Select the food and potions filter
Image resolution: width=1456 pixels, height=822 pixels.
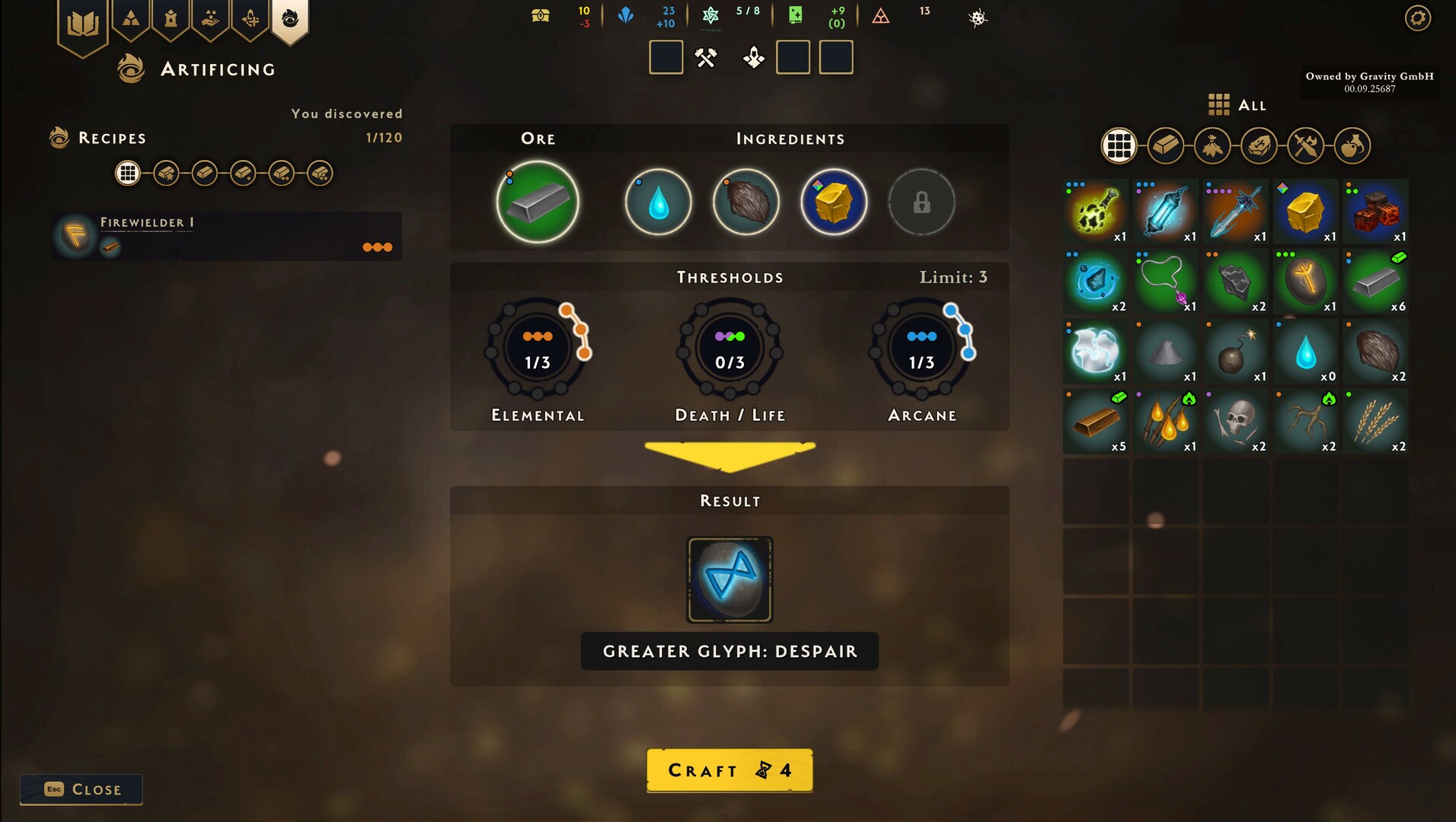[x=1353, y=145]
